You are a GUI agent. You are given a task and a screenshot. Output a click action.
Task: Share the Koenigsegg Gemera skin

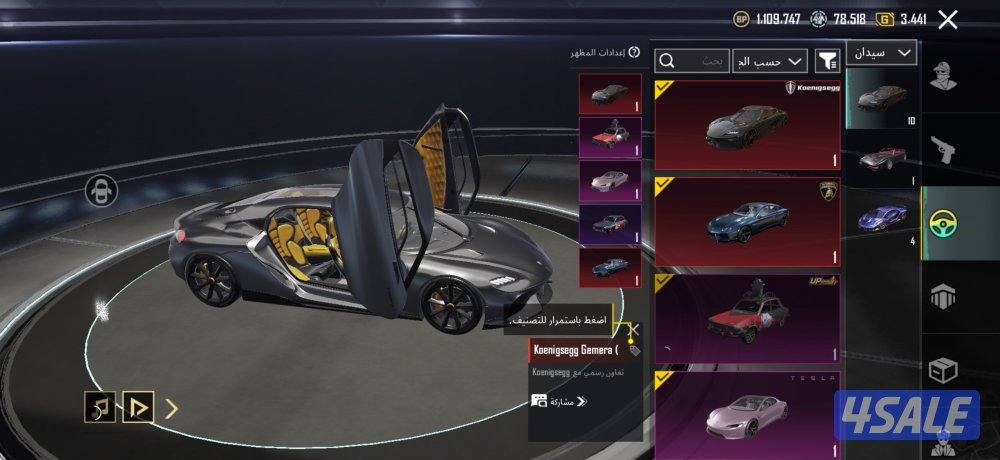pos(559,401)
